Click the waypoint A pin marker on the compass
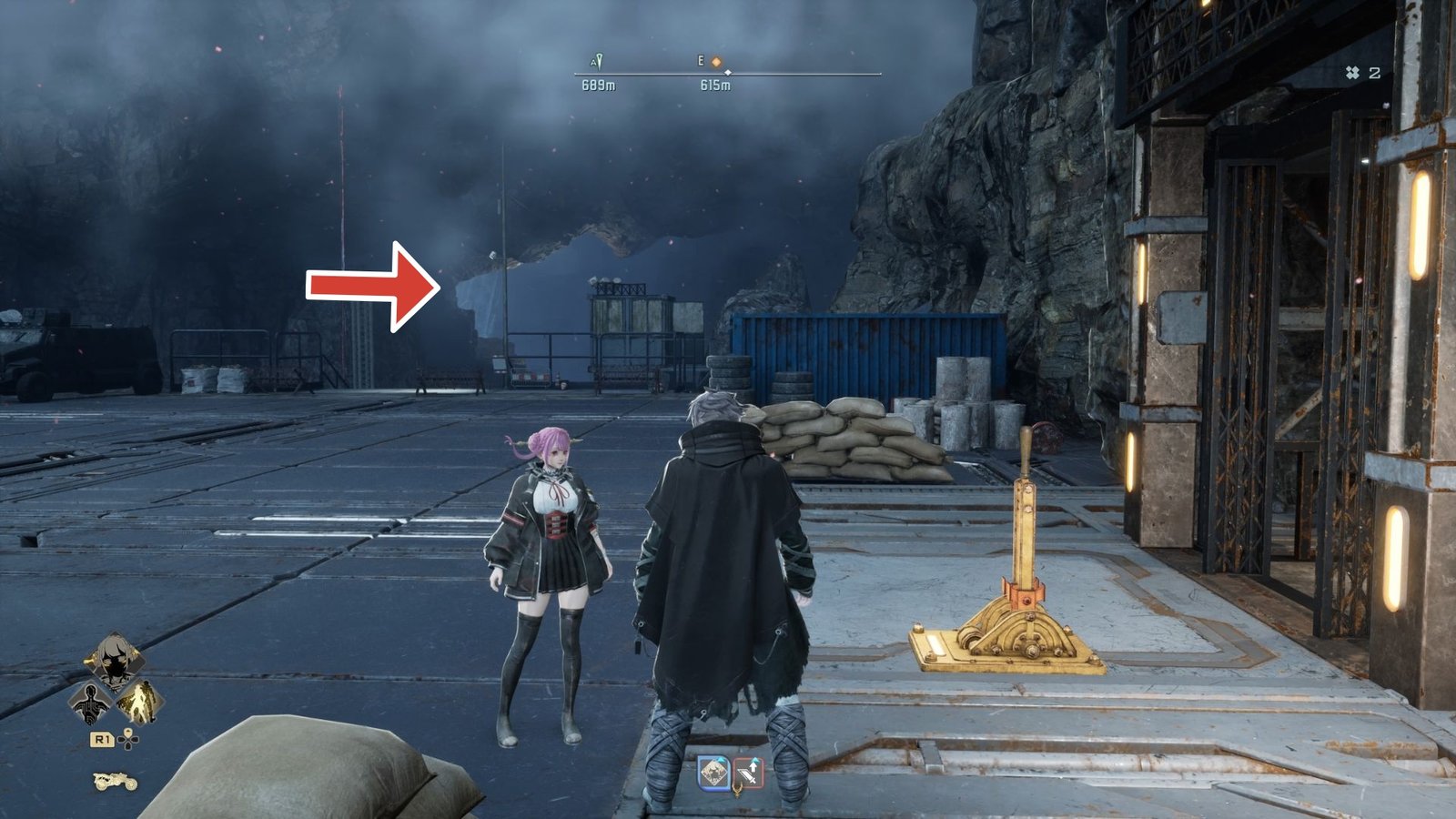1456x819 pixels. (x=598, y=60)
